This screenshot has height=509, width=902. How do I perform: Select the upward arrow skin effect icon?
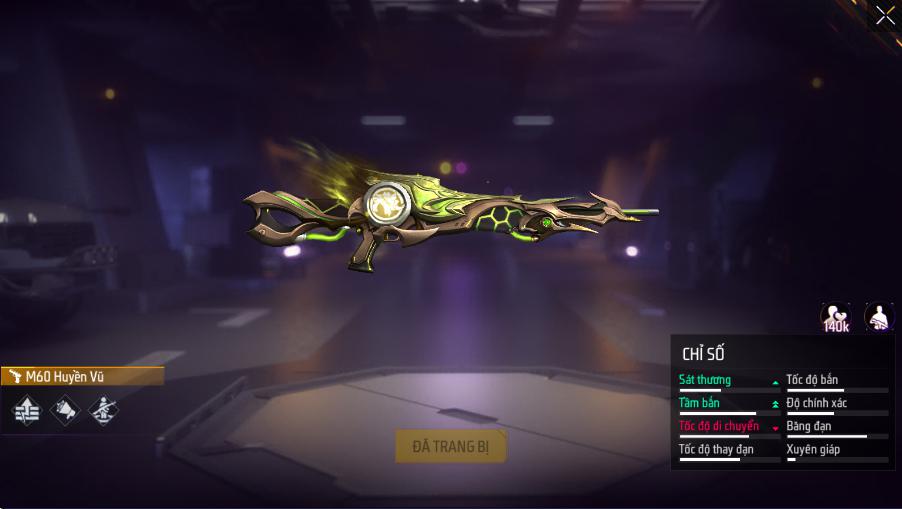26,410
